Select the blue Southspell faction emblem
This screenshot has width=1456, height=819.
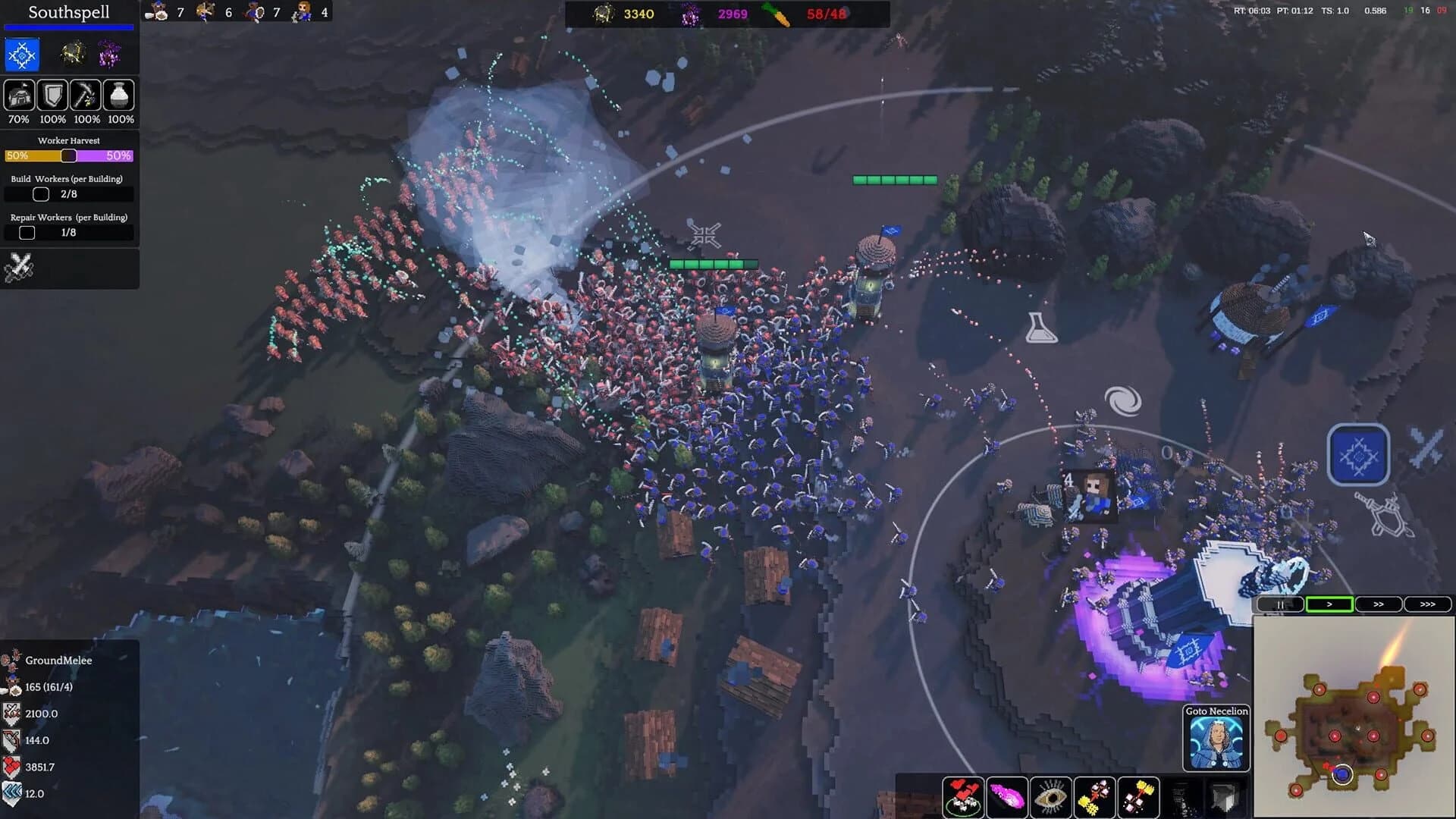(x=20, y=54)
